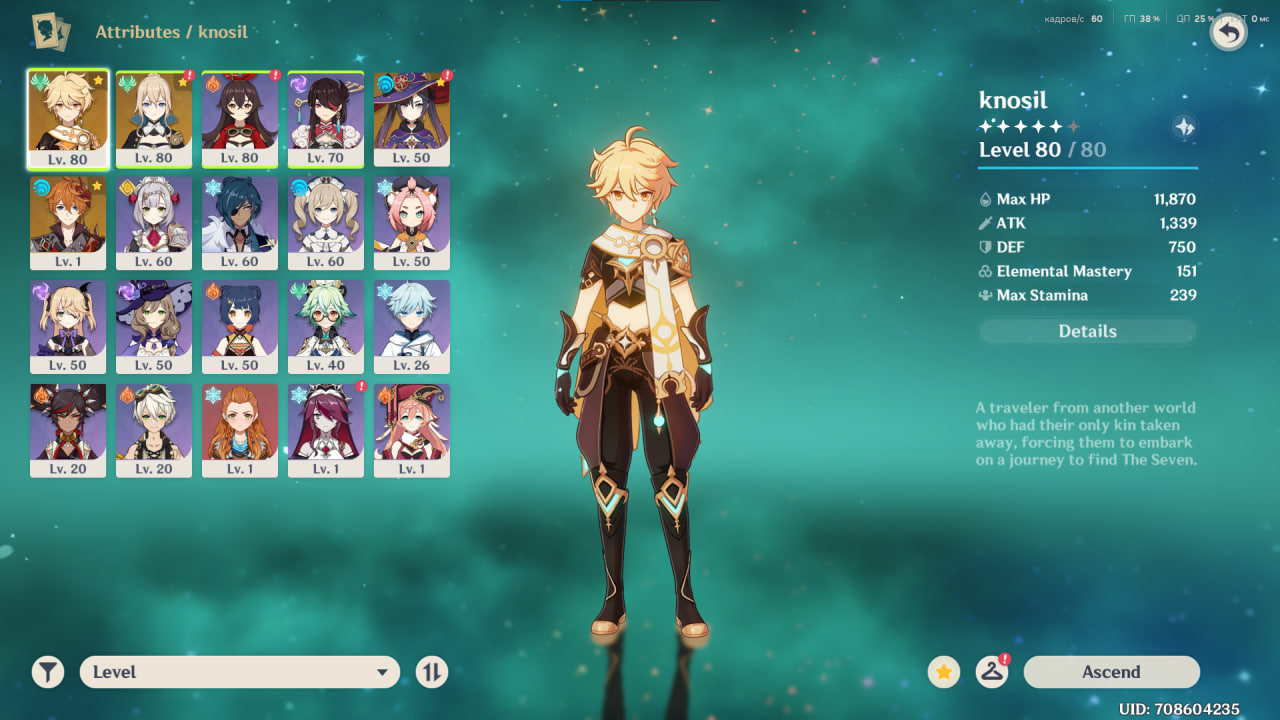Toggle the gold star favorite button

(943, 672)
